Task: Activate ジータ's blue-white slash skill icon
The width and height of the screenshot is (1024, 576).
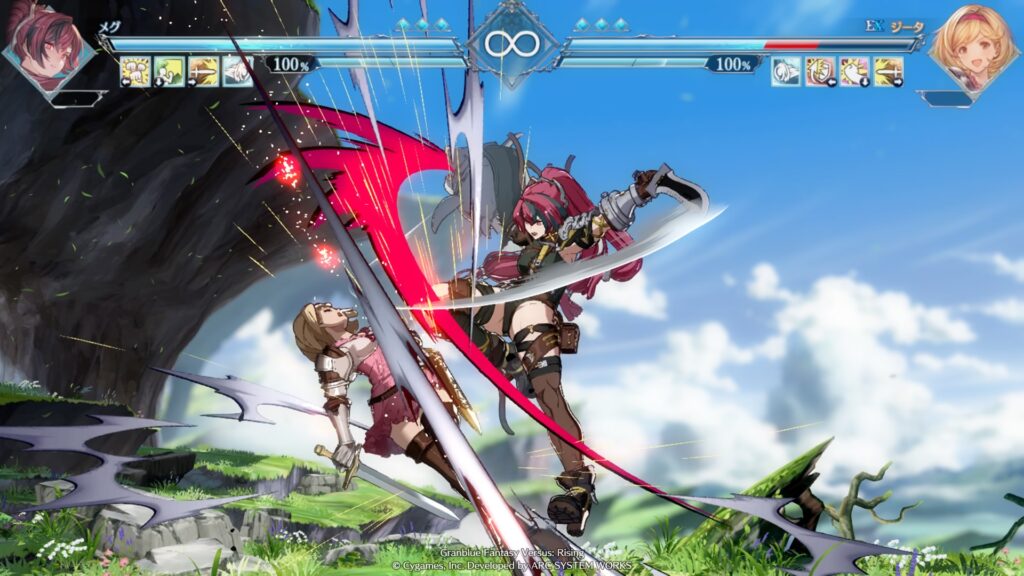Action: (786, 71)
